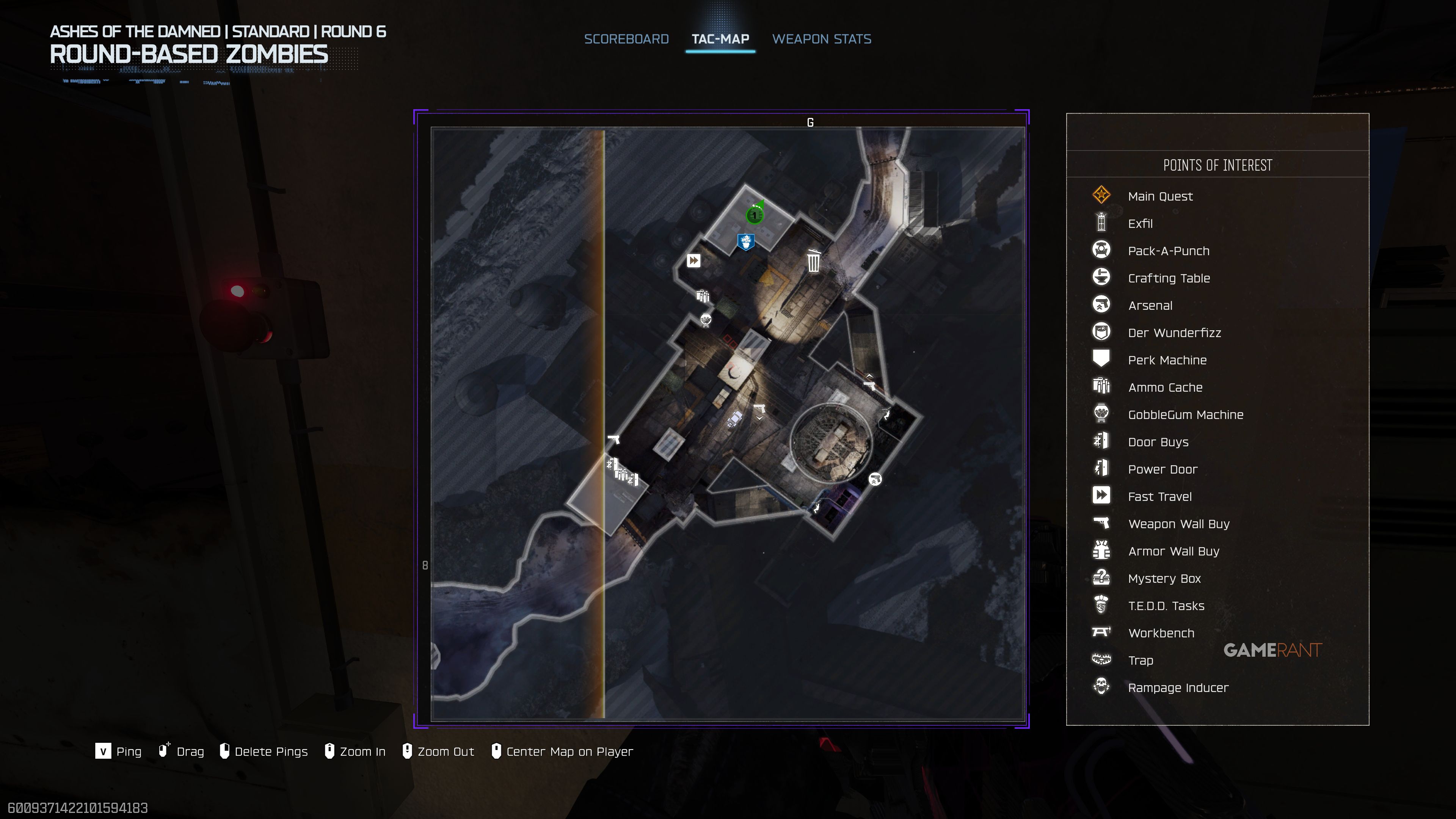Click the Mystery Box legend entry
Image resolution: width=1456 pixels, height=819 pixels.
point(1164,578)
